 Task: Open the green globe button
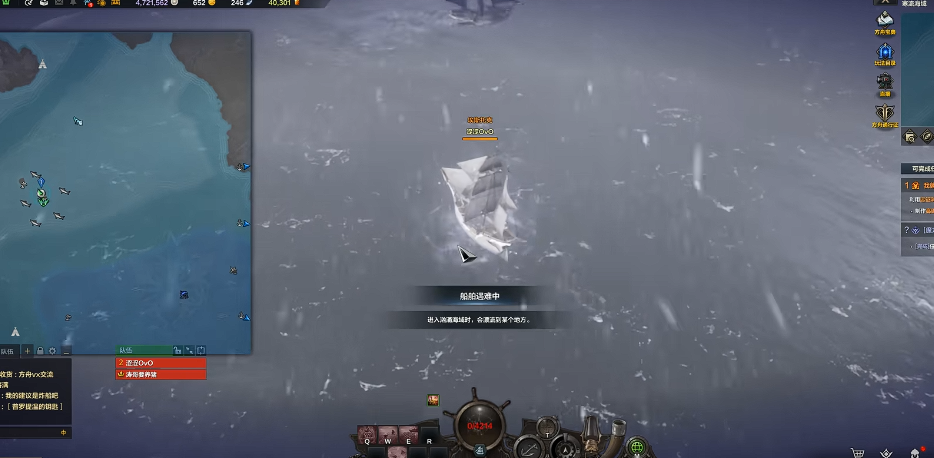point(637,446)
